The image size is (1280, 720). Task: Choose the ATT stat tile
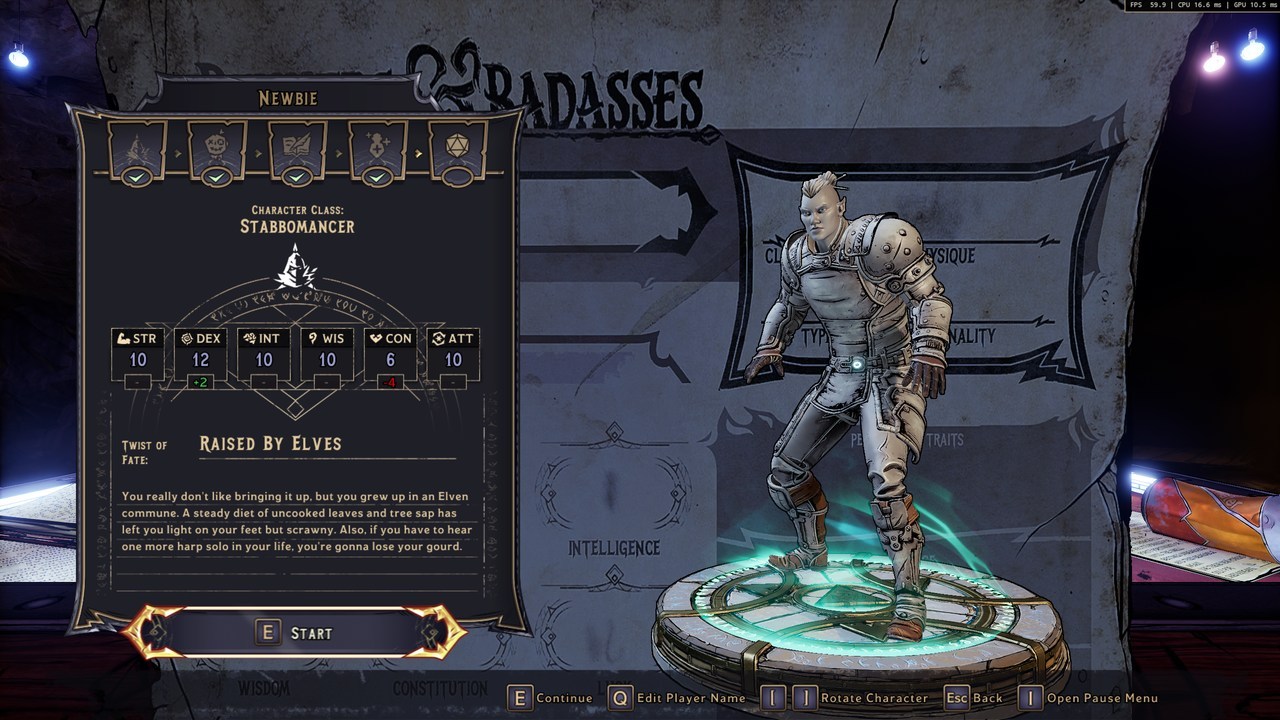click(x=453, y=354)
